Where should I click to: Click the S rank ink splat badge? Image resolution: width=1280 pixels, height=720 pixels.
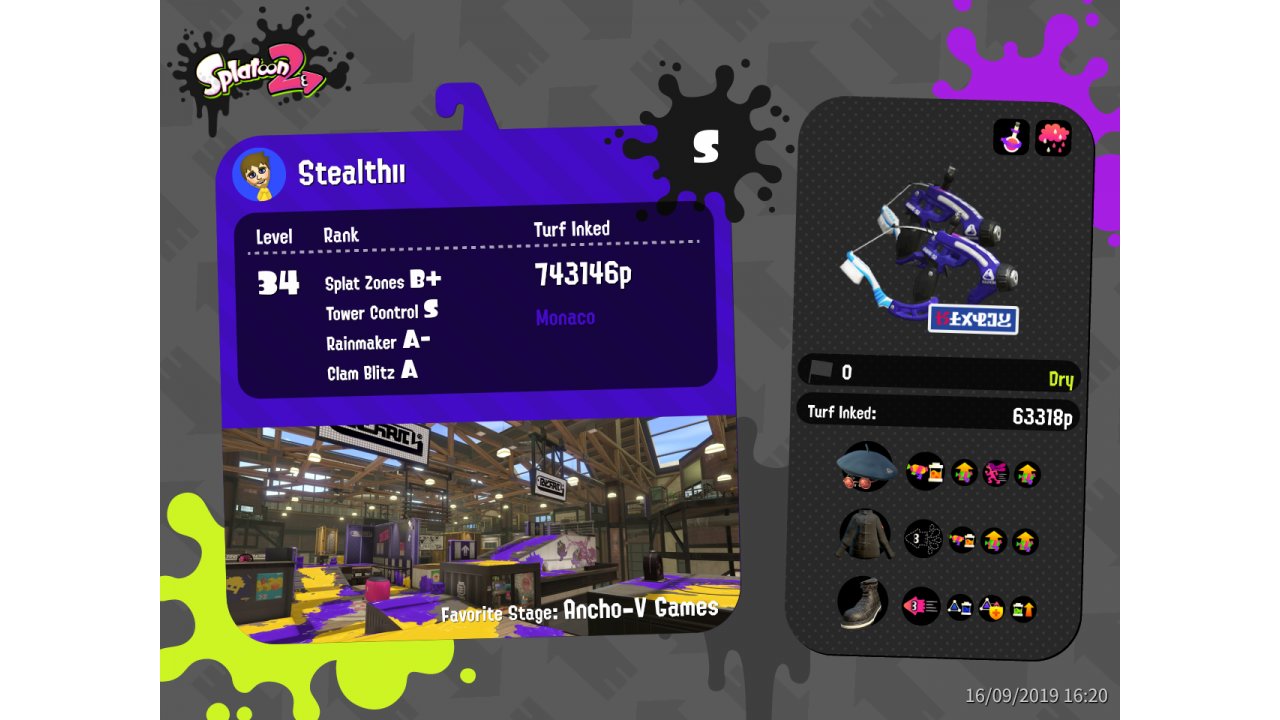tap(706, 146)
